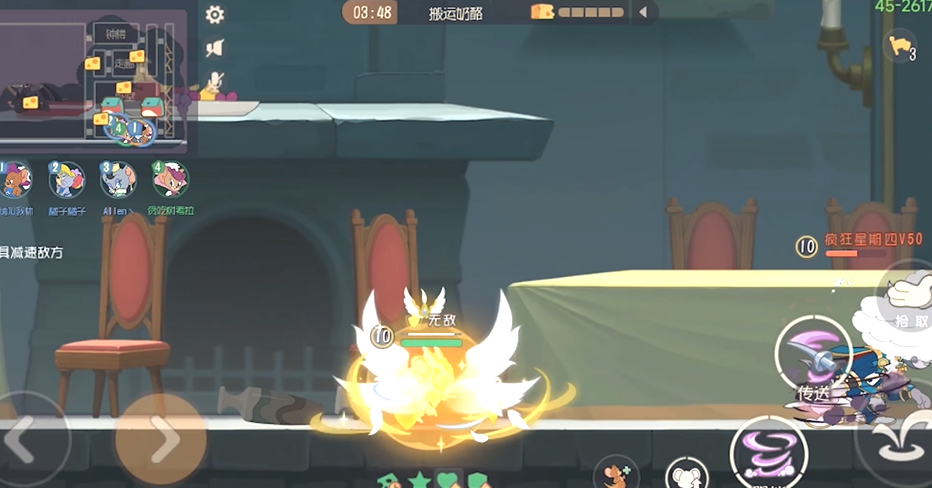Select teammate portrait number 4
The width and height of the screenshot is (932, 488).
point(170,180)
